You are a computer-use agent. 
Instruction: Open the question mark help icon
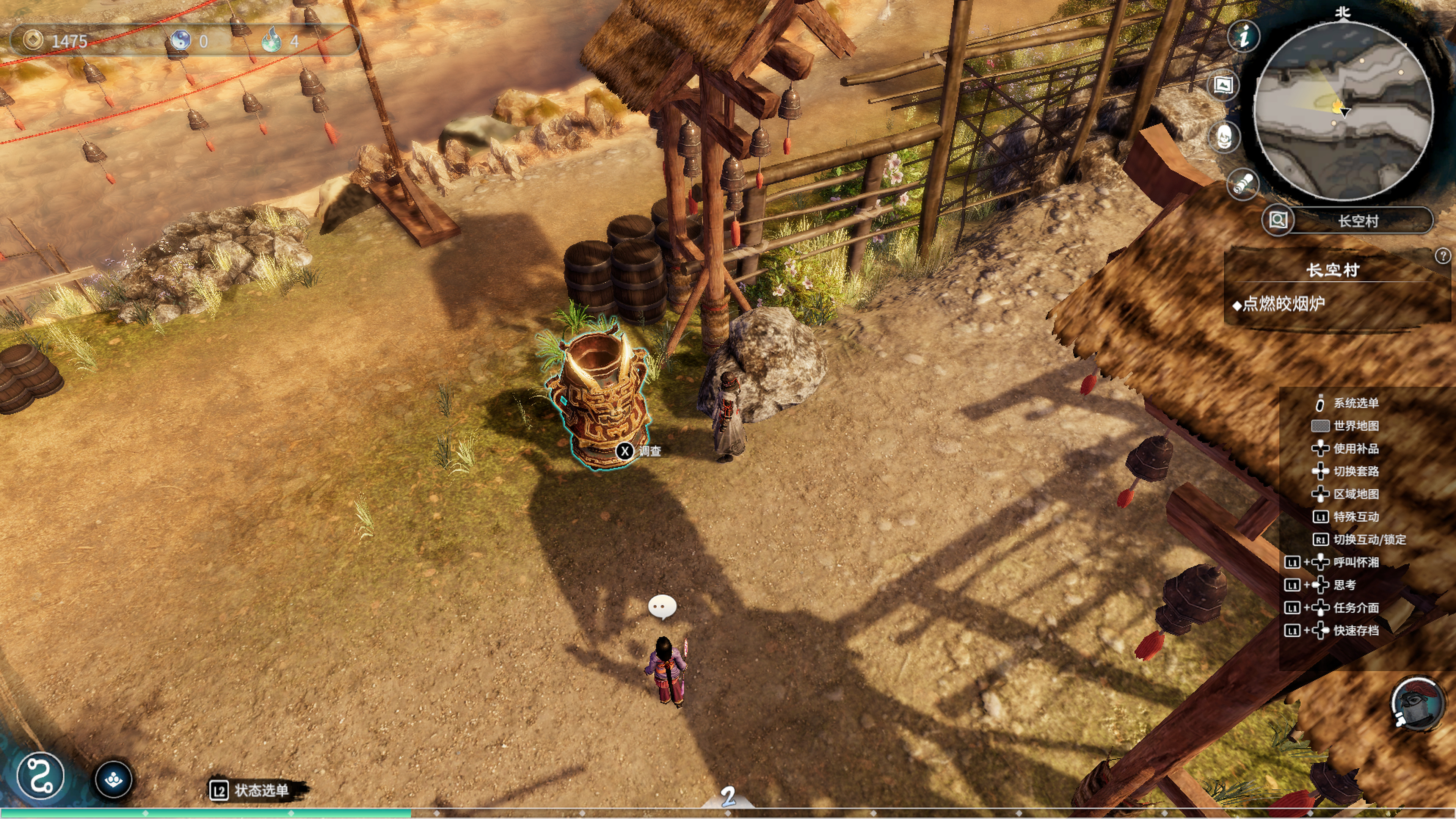pyautogui.click(x=1442, y=256)
